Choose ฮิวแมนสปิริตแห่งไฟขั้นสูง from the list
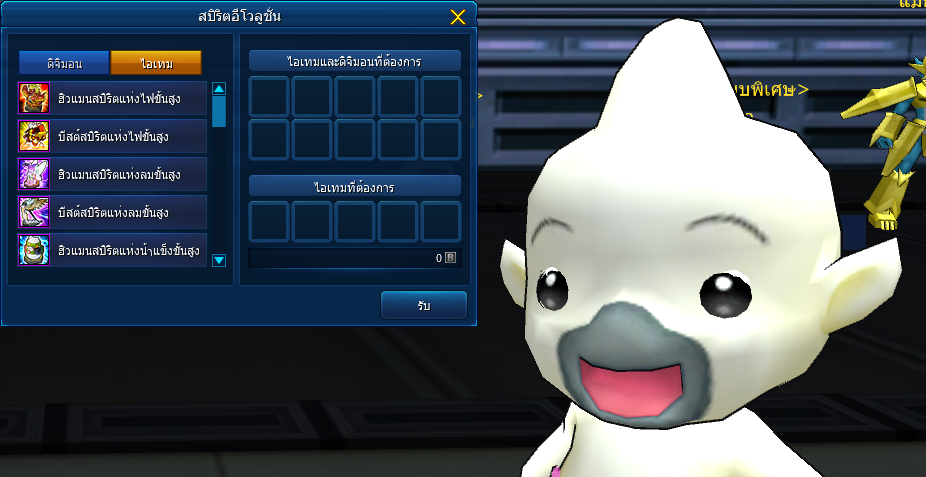Image resolution: width=926 pixels, height=477 pixels. [112, 98]
